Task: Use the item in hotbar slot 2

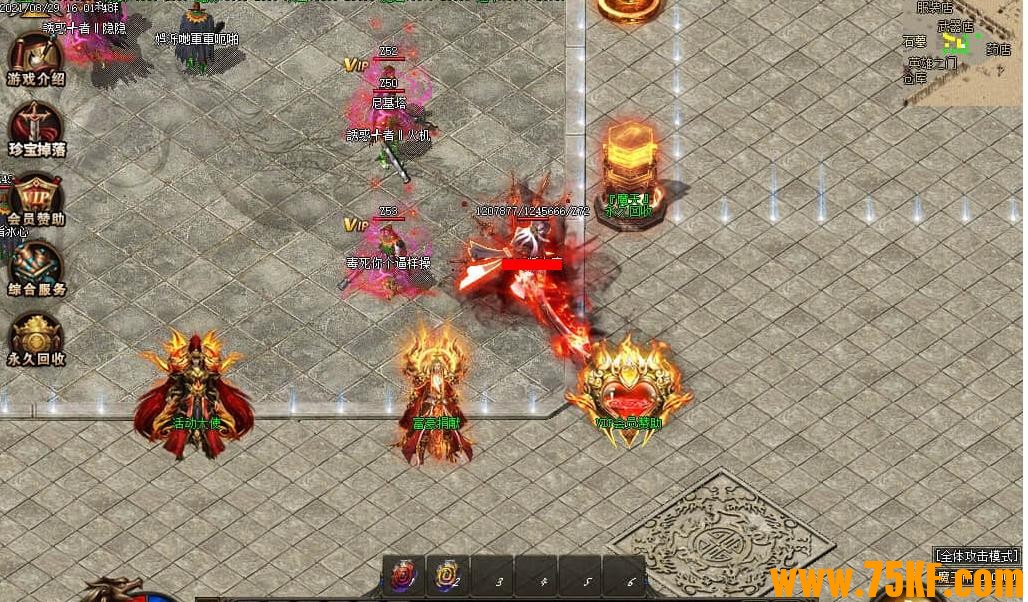Action: [x=447, y=576]
